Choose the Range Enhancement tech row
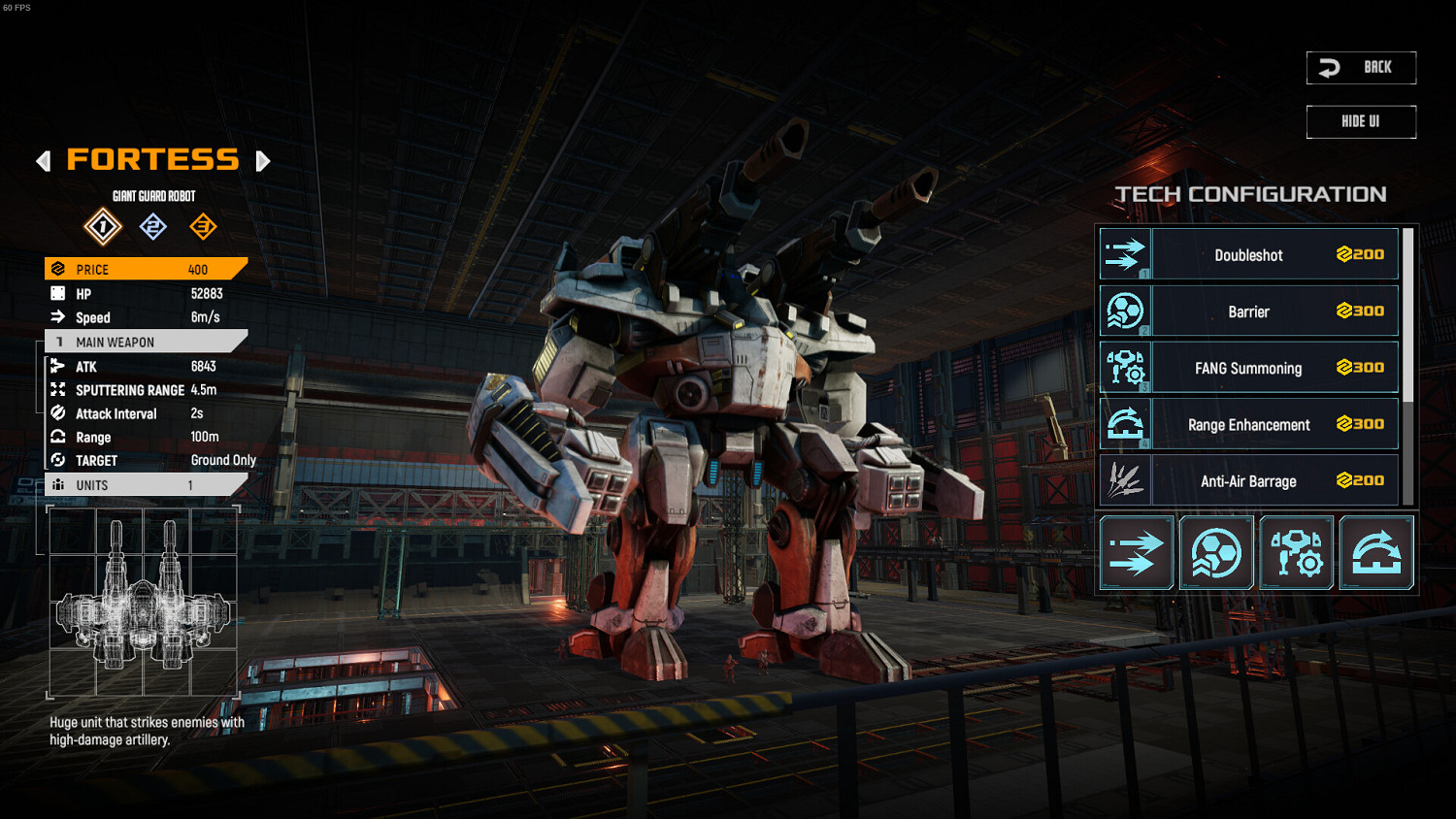 1249,425
